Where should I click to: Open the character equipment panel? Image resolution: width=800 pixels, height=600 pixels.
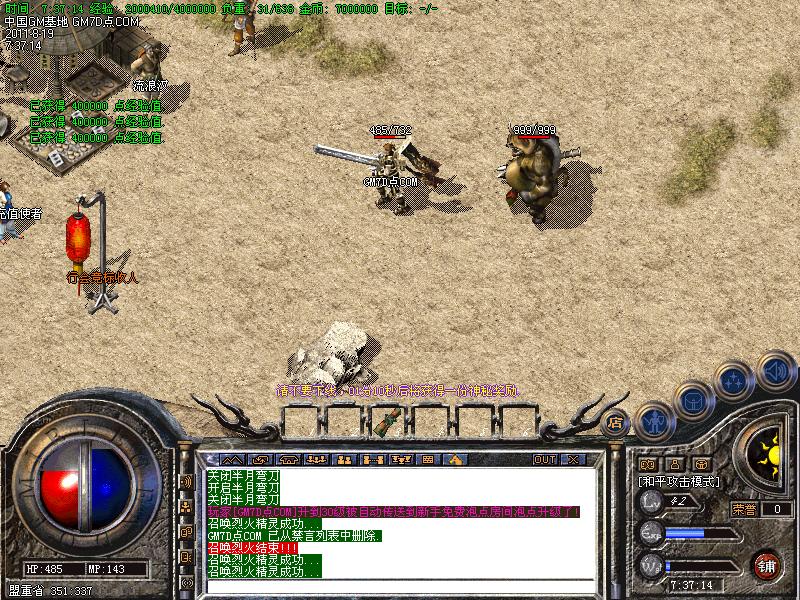pyautogui.click(x=654, y=421)
